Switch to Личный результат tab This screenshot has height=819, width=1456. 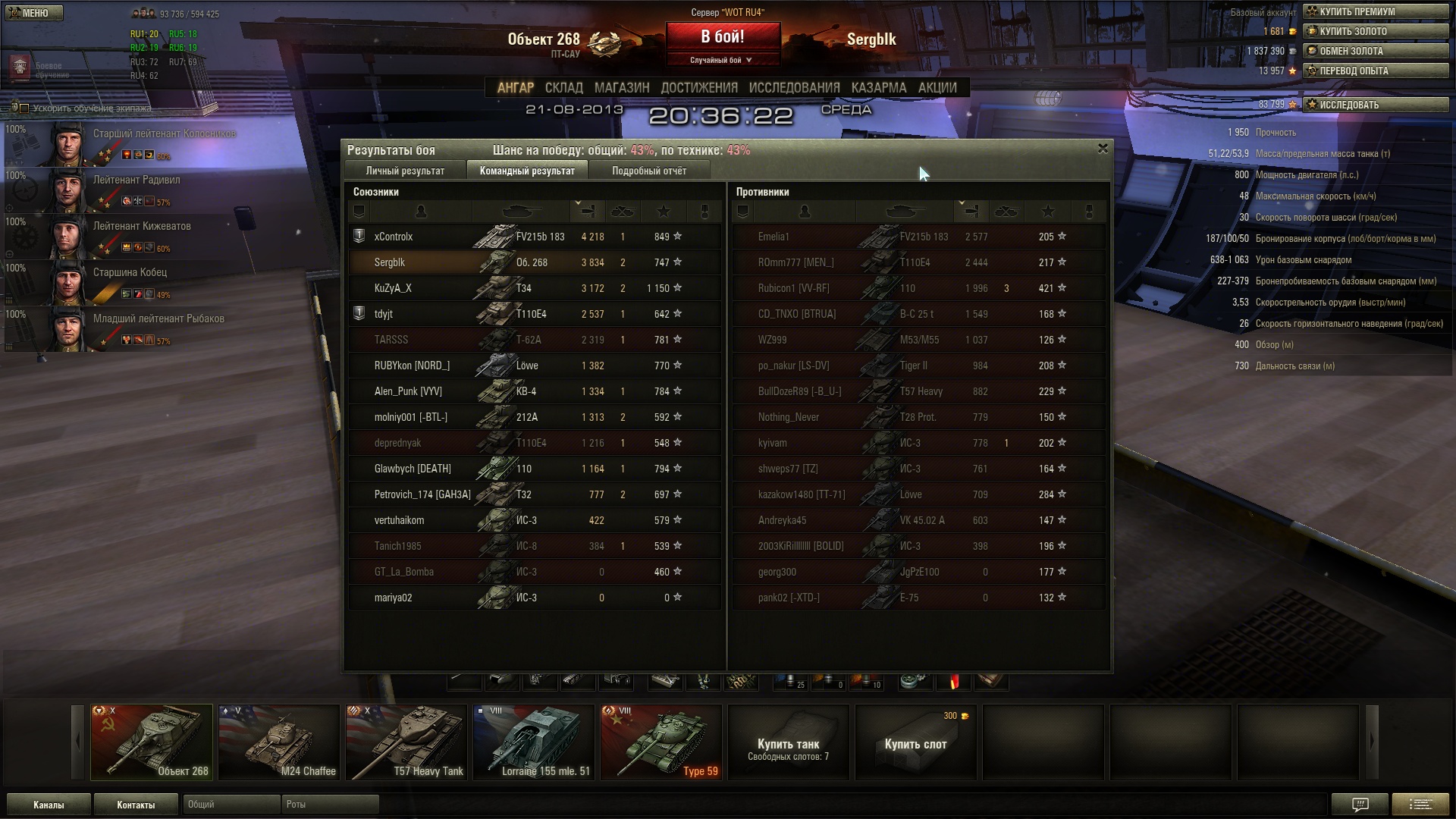coord(405,171)
